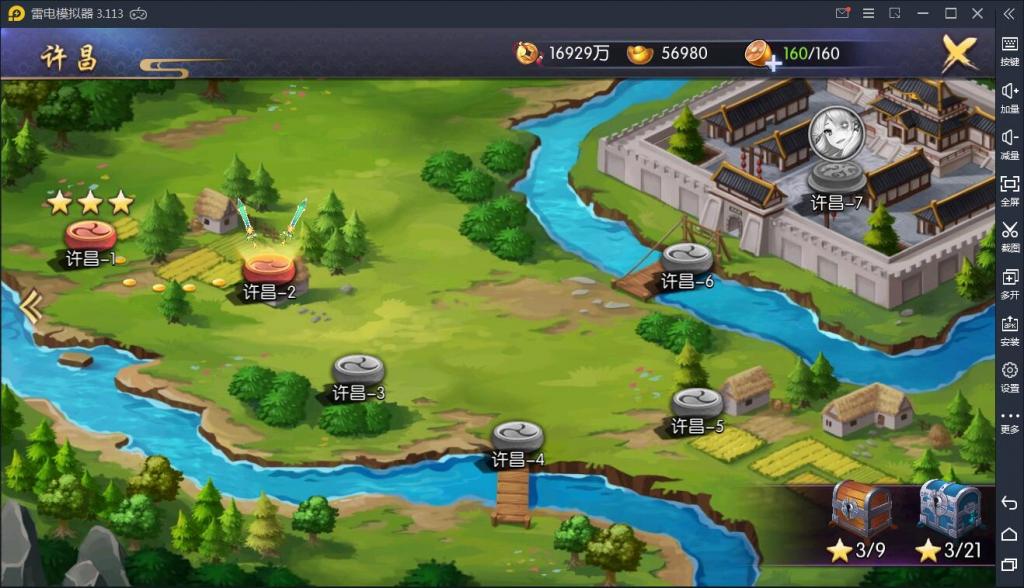
Task: Toggle 全屏 fullscreen in the emulator sidebar
Action: tap(1009, 190)
